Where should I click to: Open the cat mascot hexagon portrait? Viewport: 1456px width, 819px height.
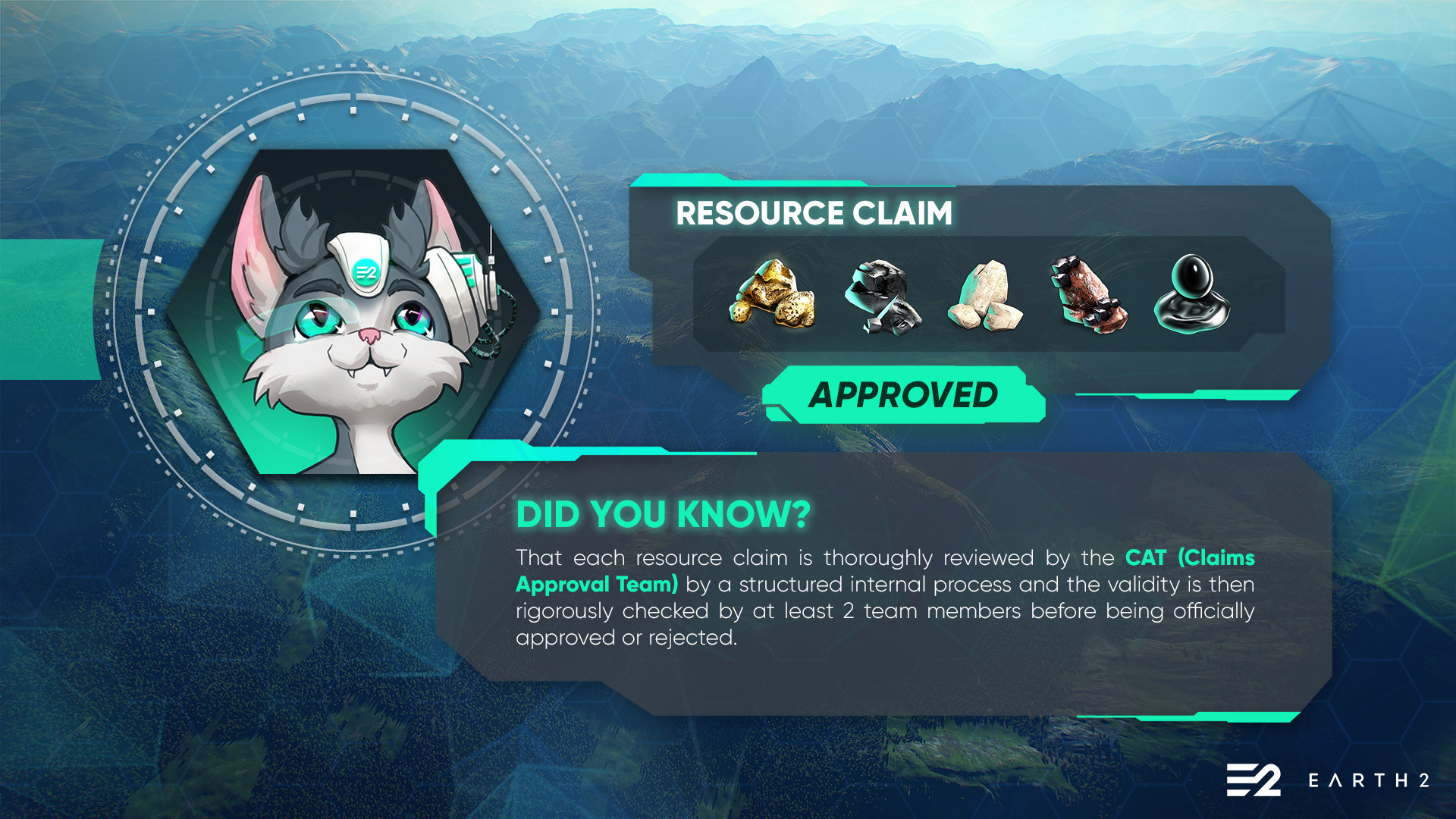point(353,312)
